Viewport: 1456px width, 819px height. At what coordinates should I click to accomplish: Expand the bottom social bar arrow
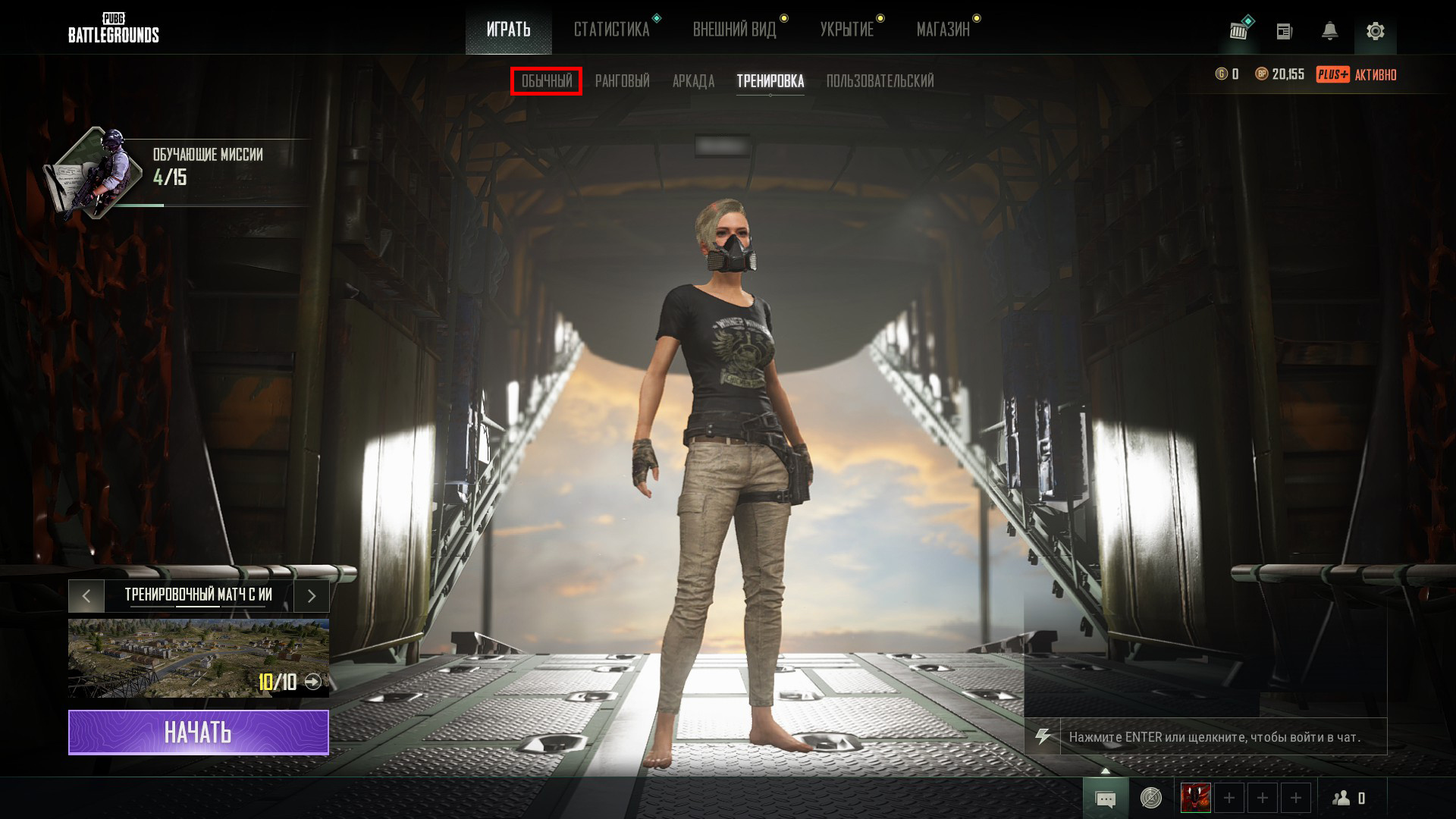1106,770
